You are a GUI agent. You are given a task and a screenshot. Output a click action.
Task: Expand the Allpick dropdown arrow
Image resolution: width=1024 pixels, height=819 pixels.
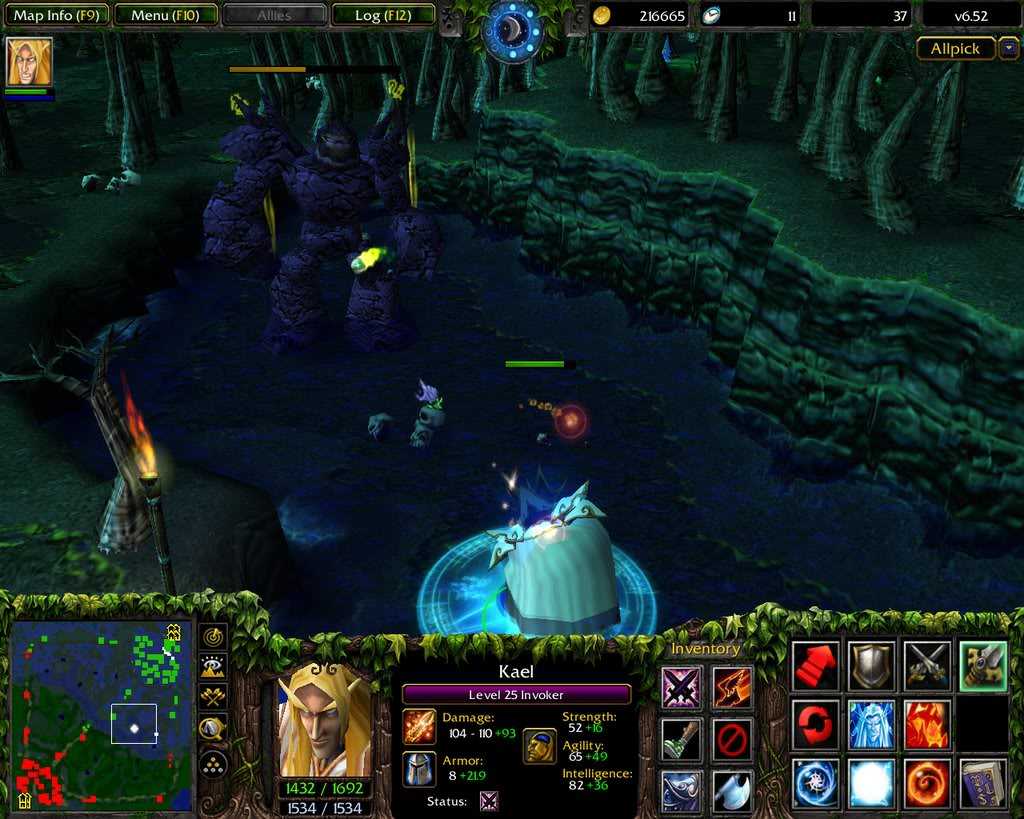click(1009, 48)
